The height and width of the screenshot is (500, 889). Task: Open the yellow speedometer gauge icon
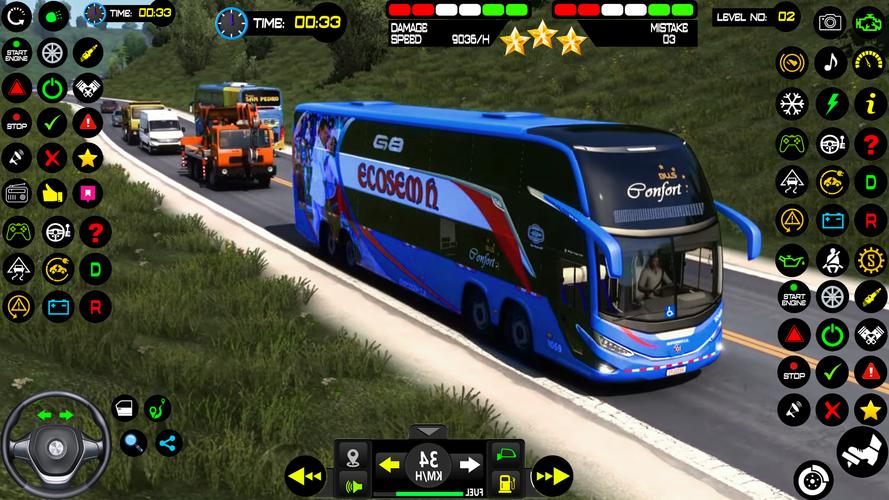click(867, 63)
